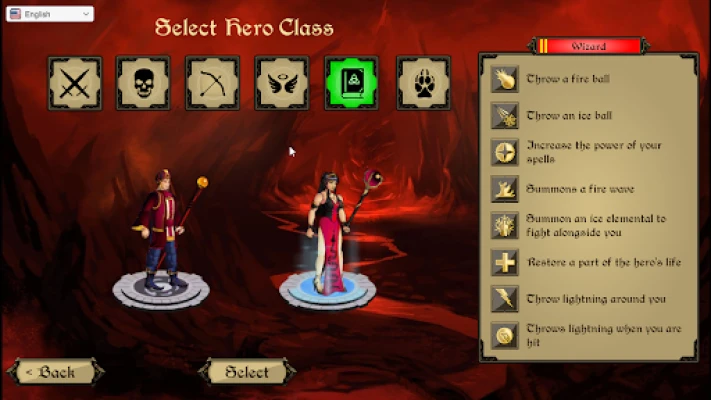Click the spell power increase icon
The height and width of the screenshot is (400, 711).
click(504, 152)
